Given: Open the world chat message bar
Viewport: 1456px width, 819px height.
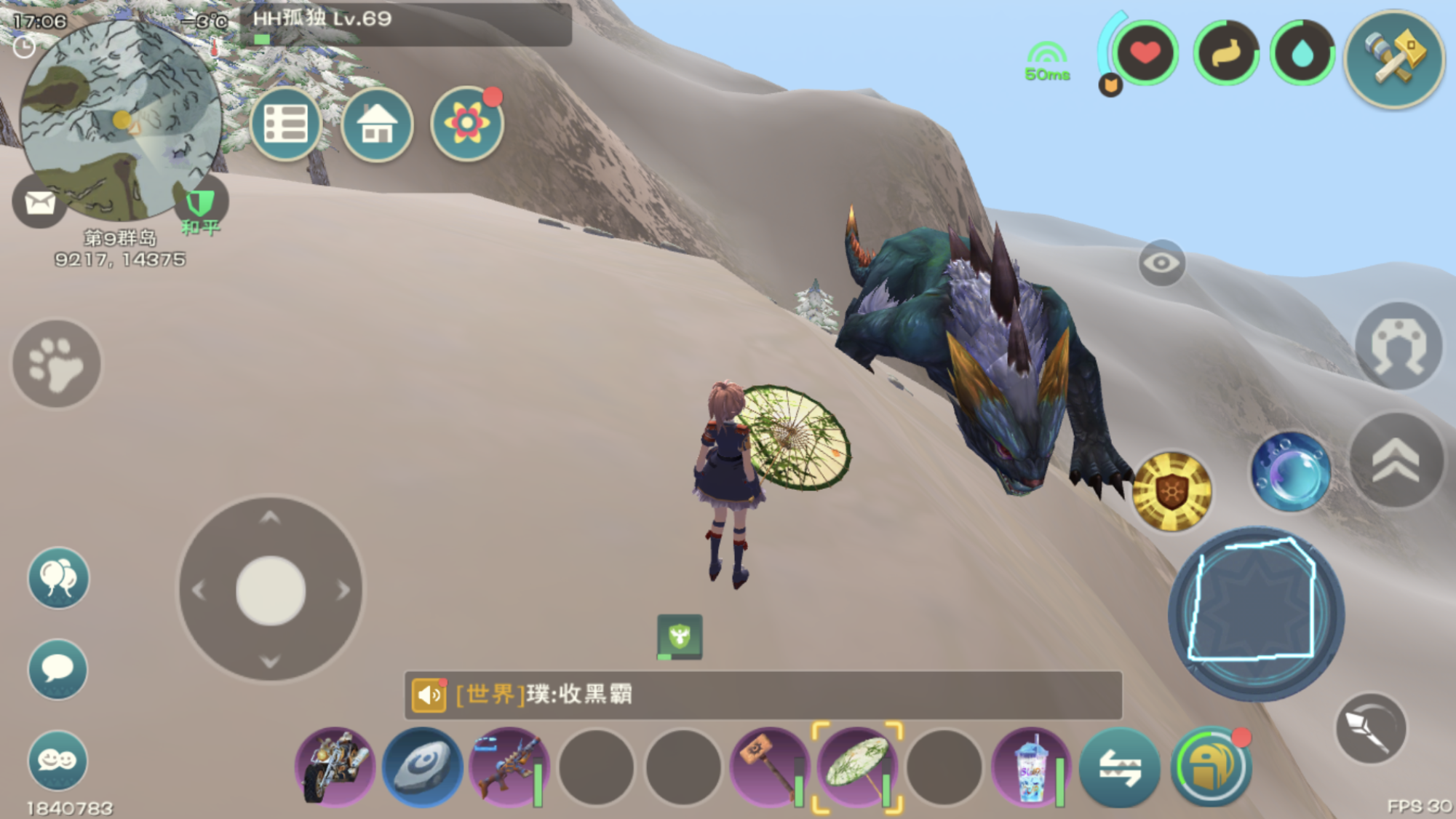Looking at the screenshot, I should click(763, 695).
